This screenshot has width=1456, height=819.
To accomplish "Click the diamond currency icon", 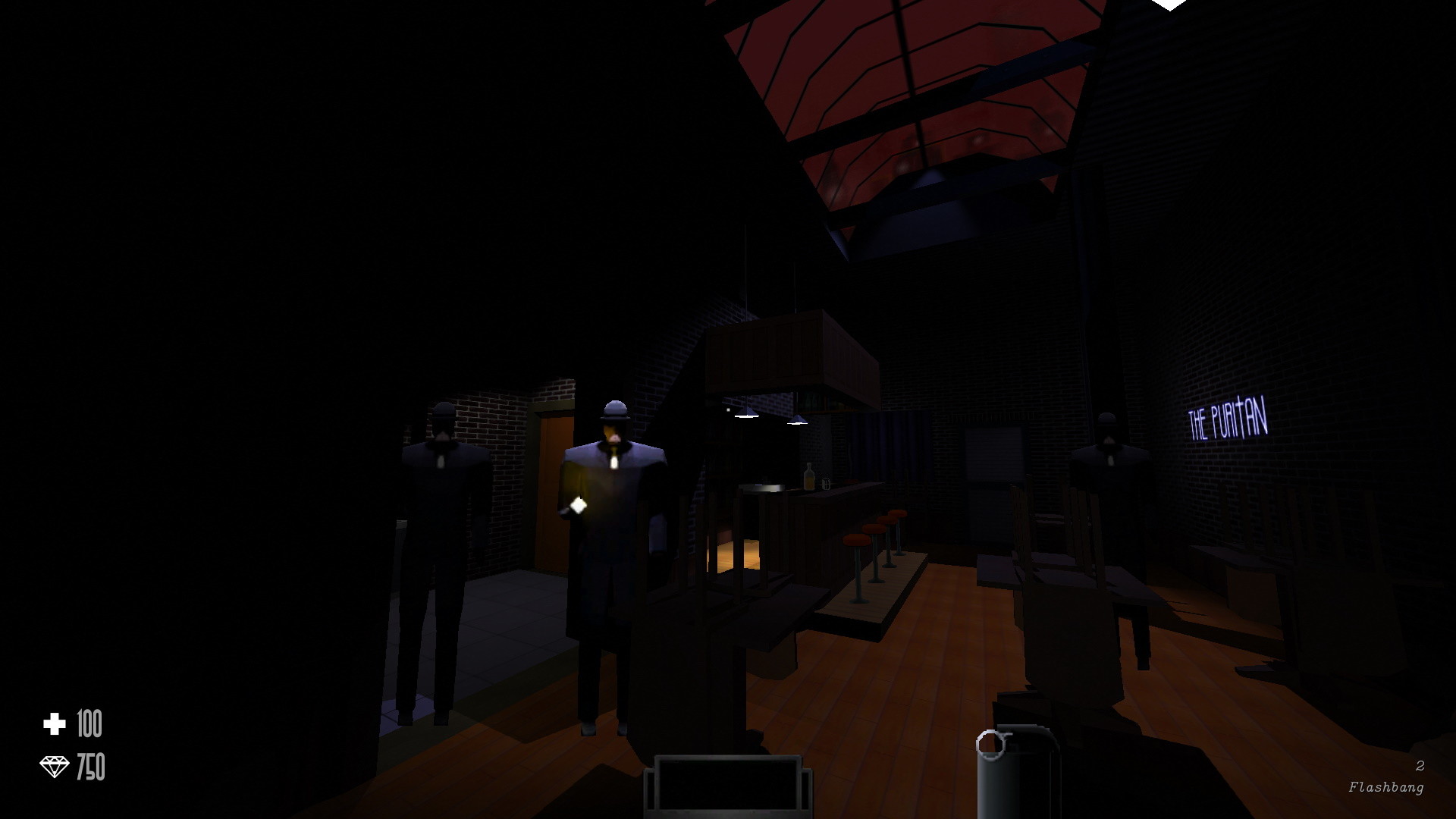I will [53, 766].
